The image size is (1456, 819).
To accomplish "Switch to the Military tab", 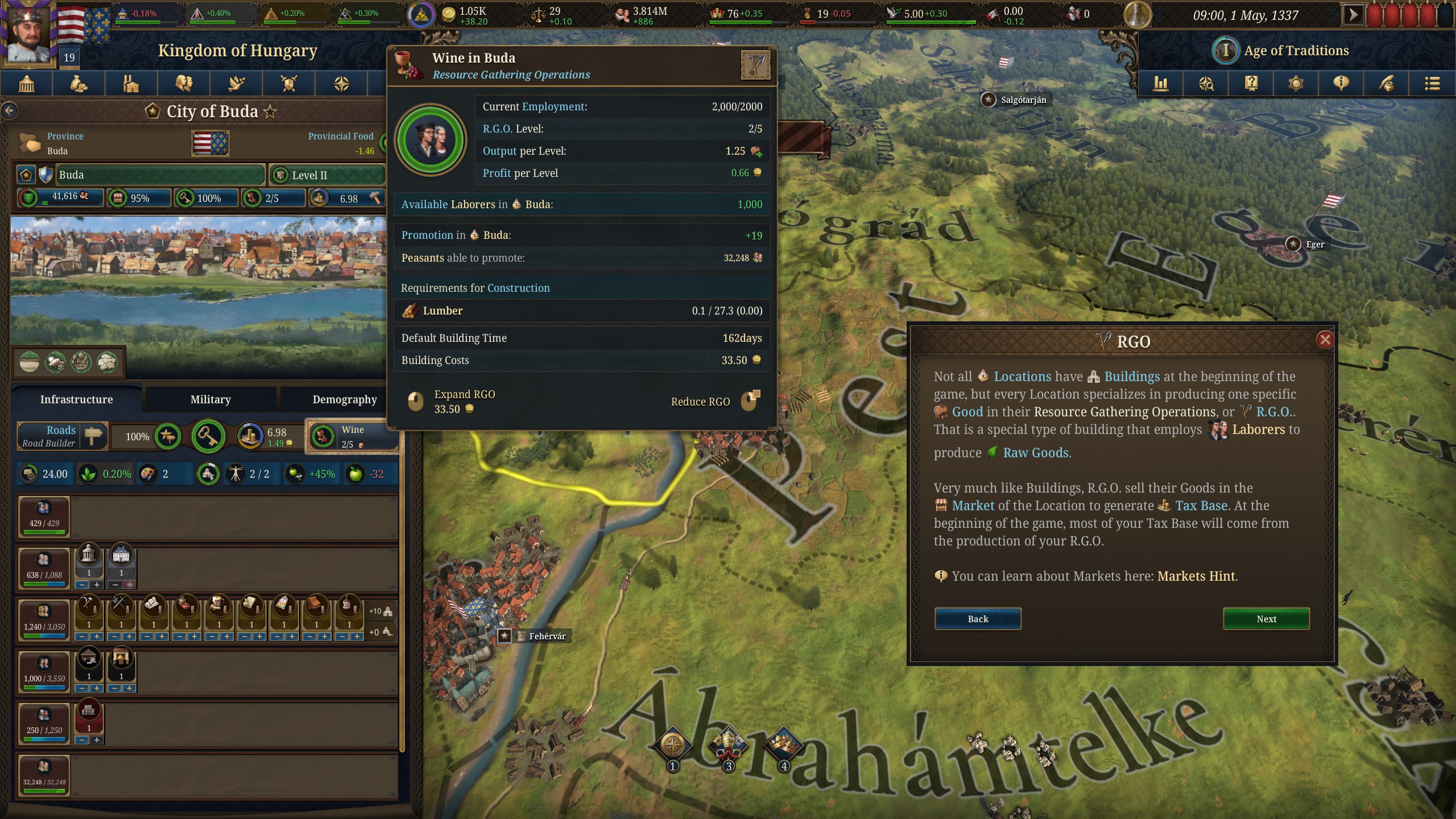I will coord(210,399).
